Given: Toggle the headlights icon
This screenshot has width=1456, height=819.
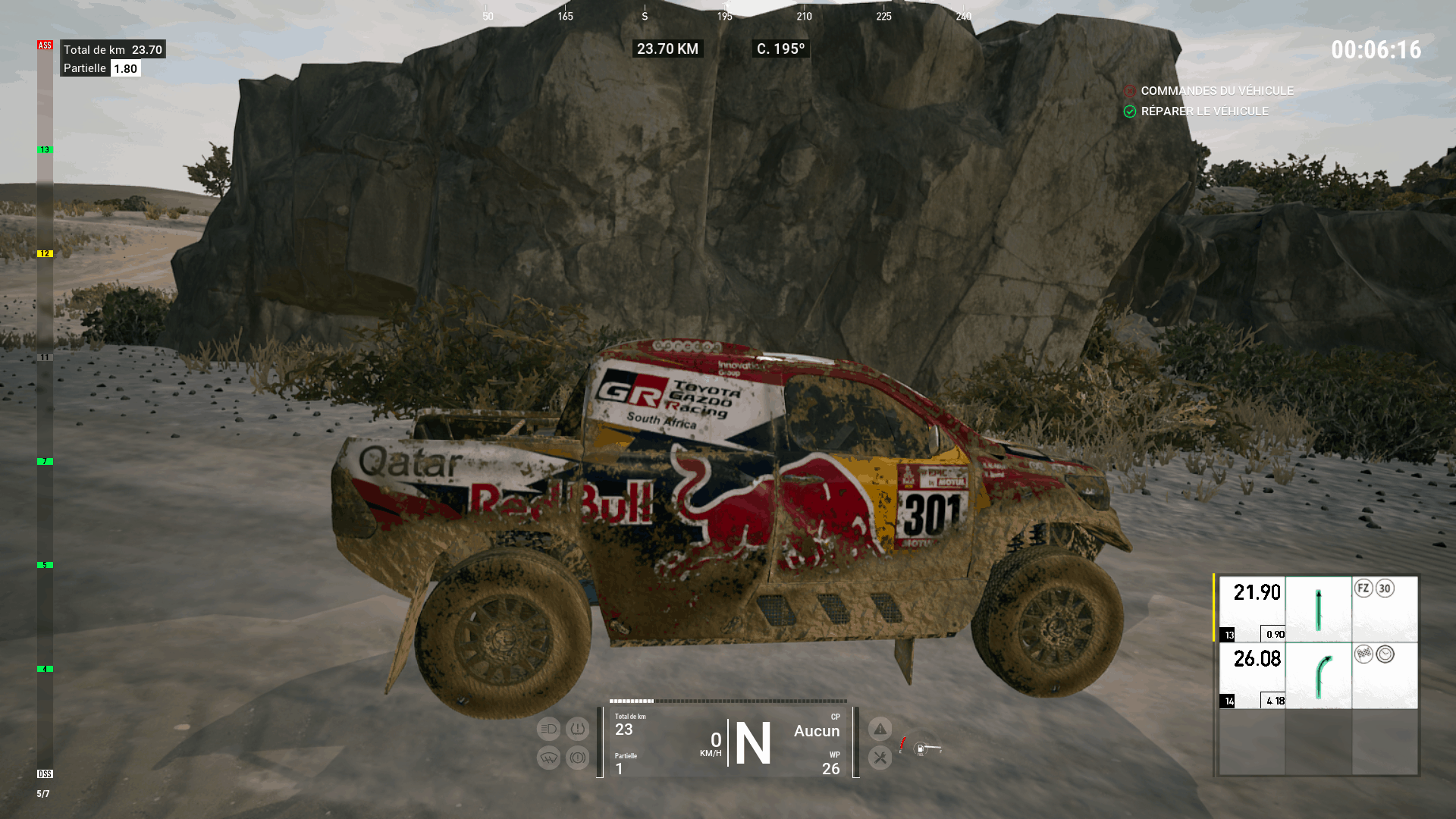Looking at the screenshot, I should pyautogui.click(x=548, y=730).
